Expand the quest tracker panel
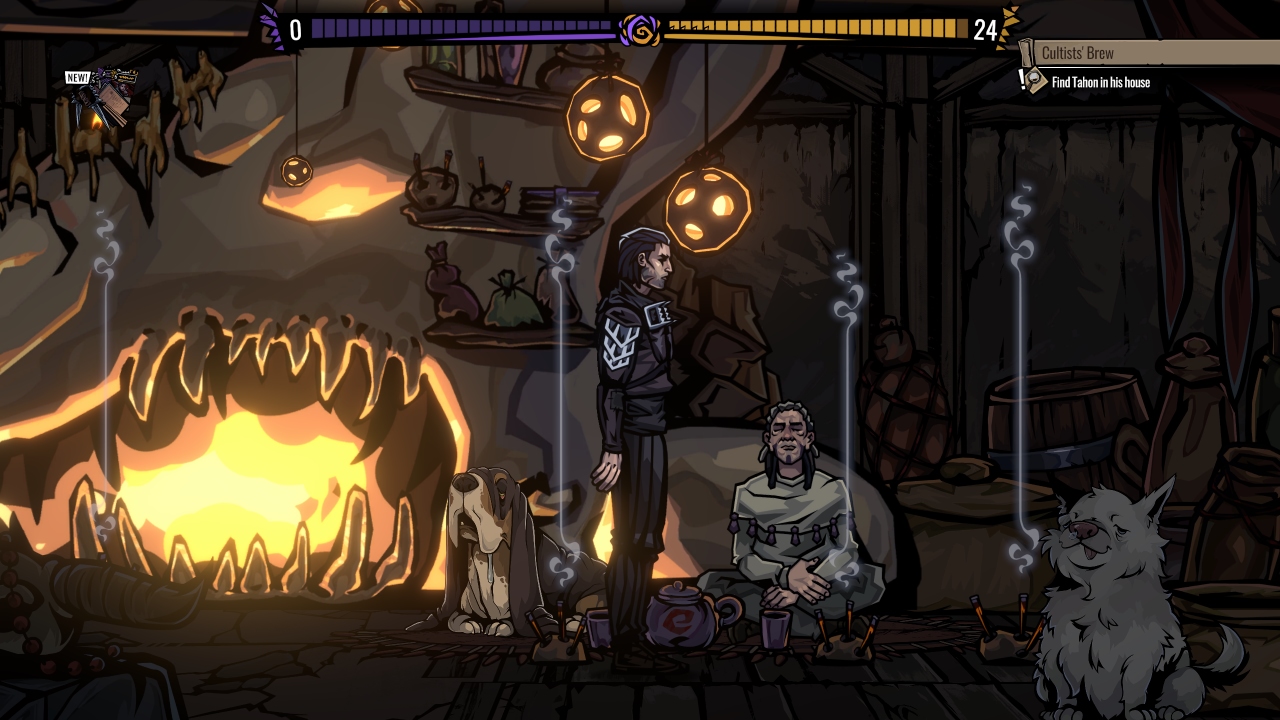The width and height of the screenshot is (1280, 720). tap(1140, 65)
